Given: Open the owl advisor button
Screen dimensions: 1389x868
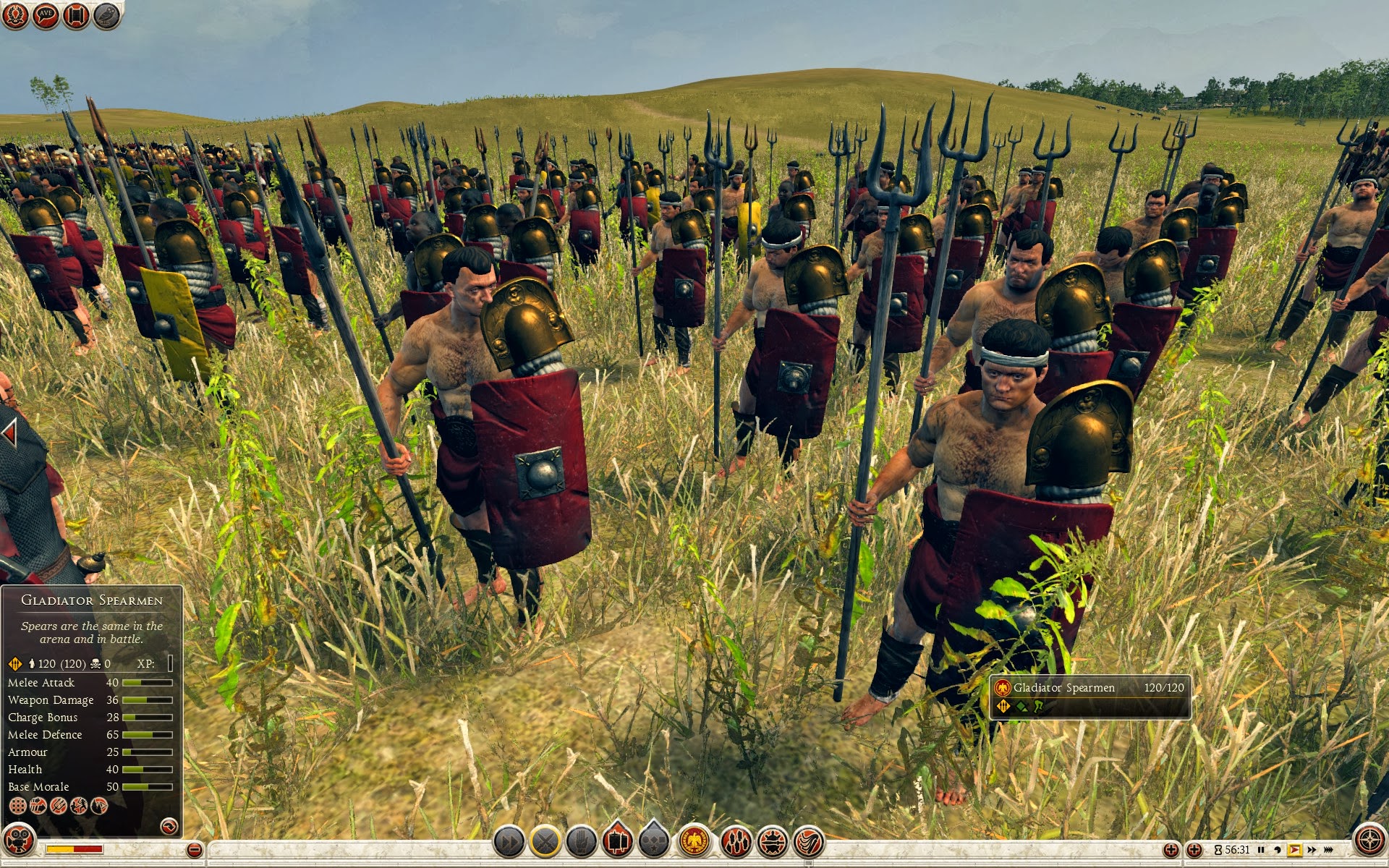Looking at the screenshot, I should 106,14.
